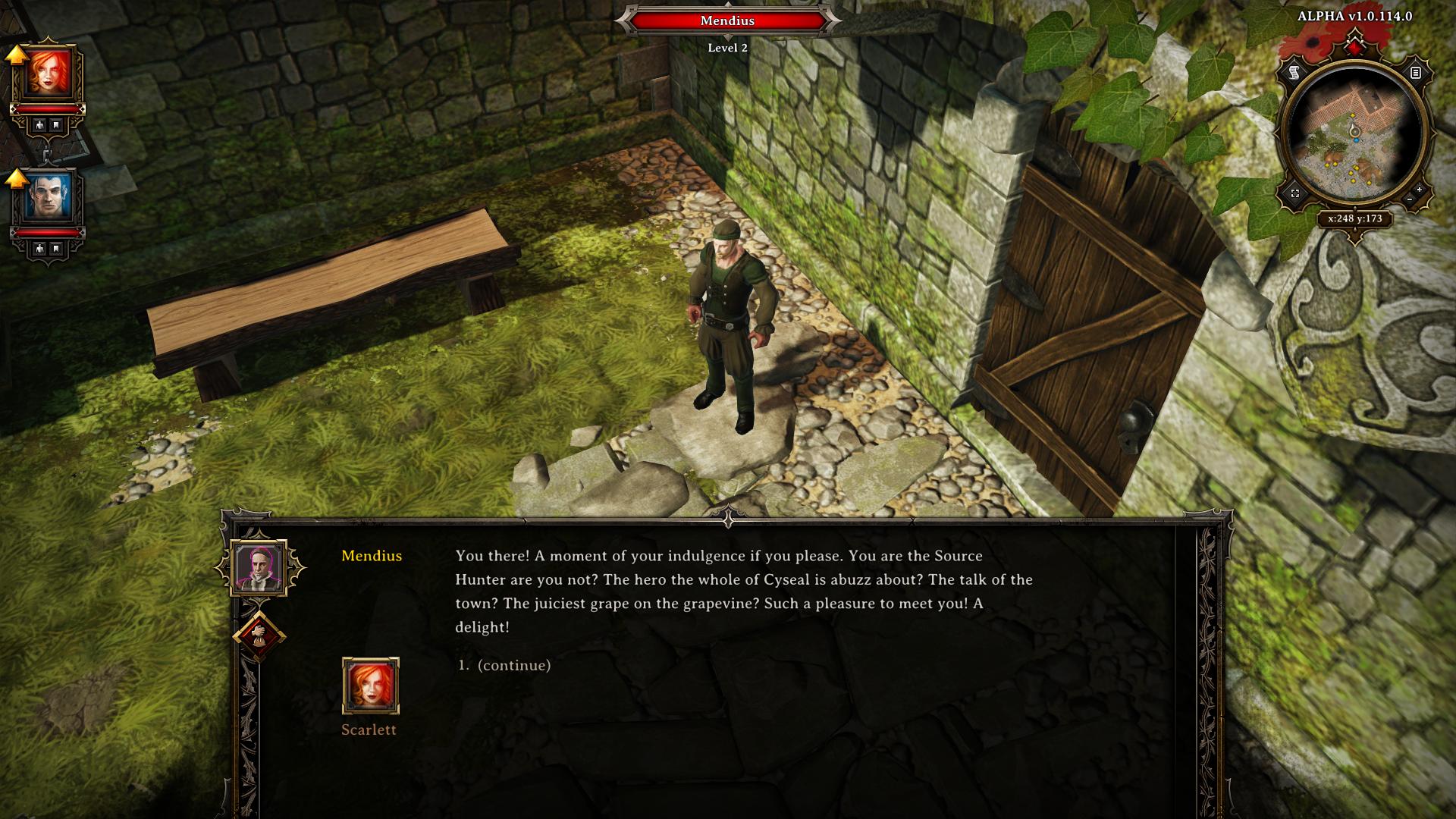
Task: Click the chain link between party portraits
Action: pos(47,154)
